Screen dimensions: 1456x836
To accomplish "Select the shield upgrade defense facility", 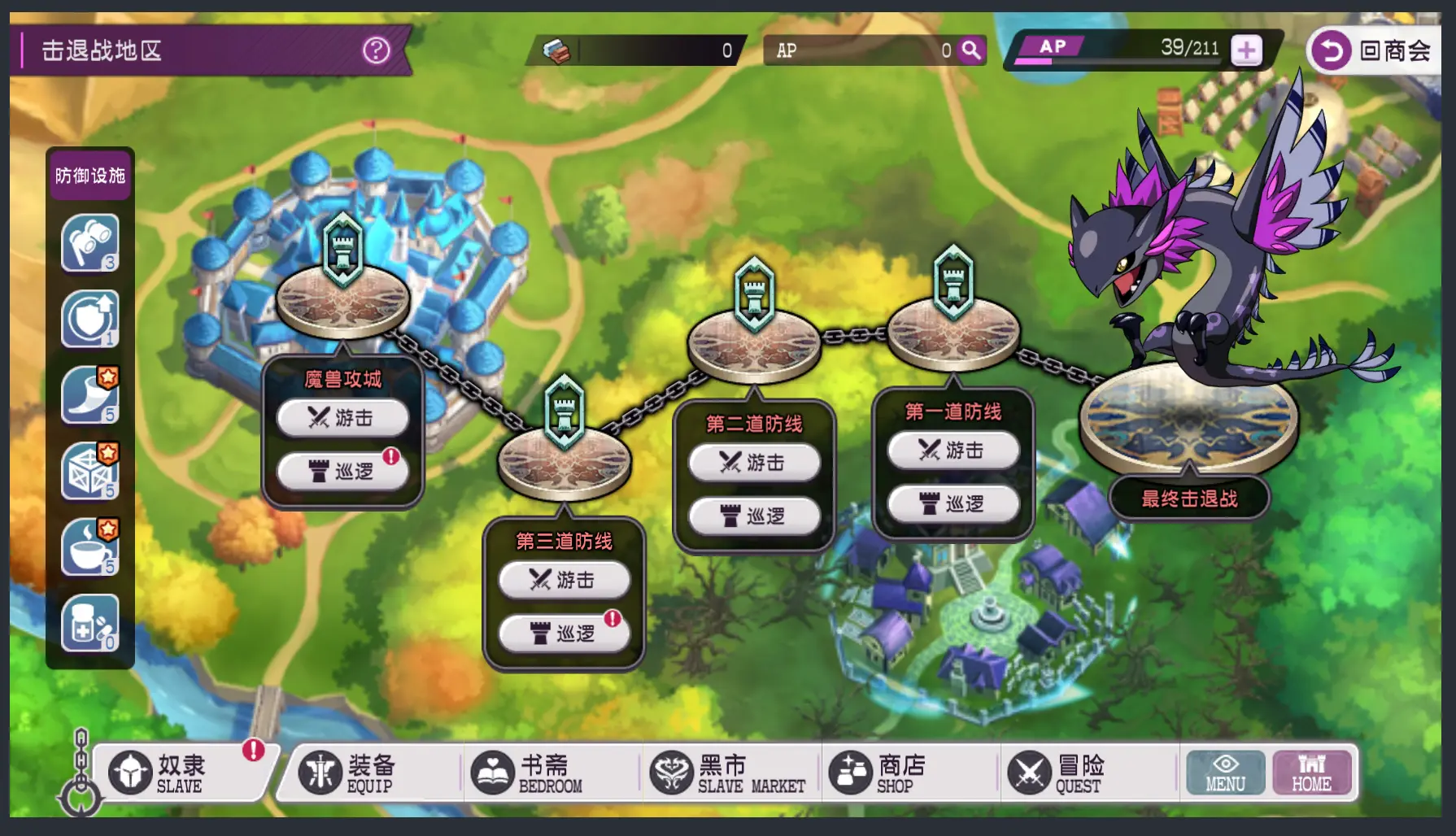I will tap(89, 319).
